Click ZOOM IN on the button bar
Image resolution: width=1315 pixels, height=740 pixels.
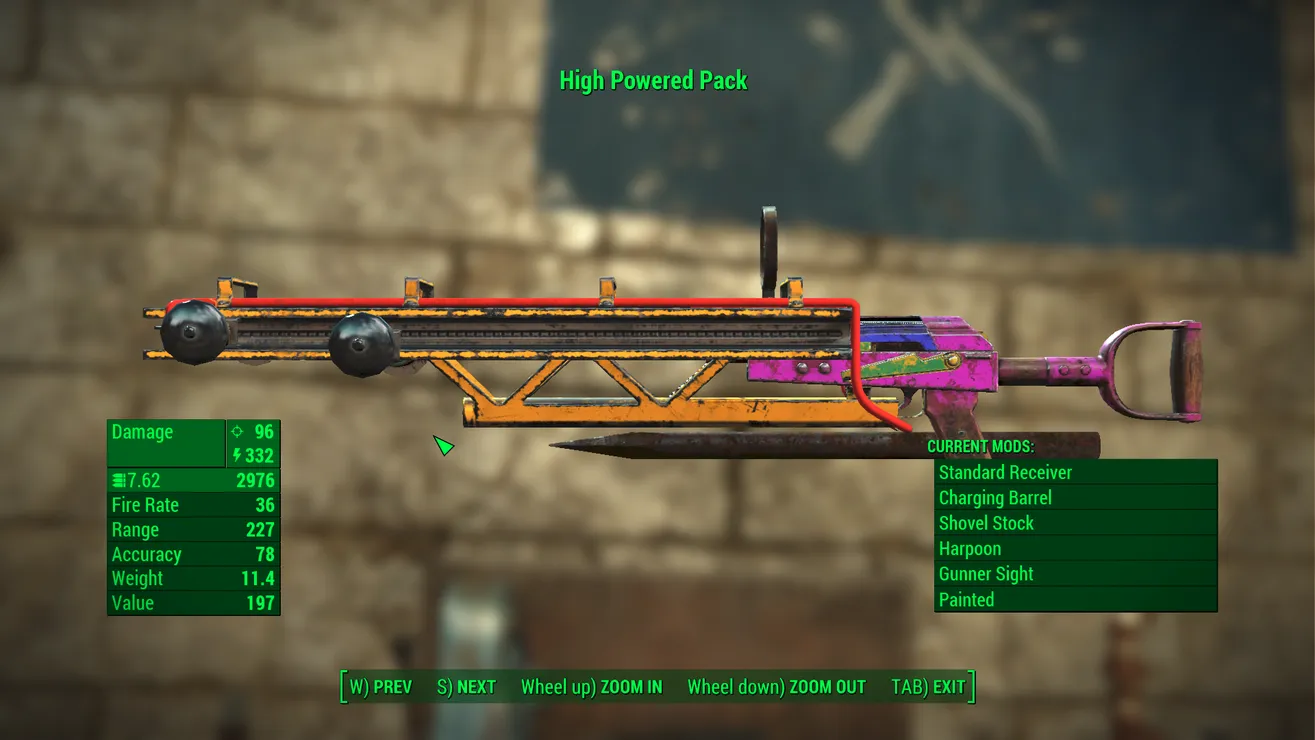click(x=591, y=687)
